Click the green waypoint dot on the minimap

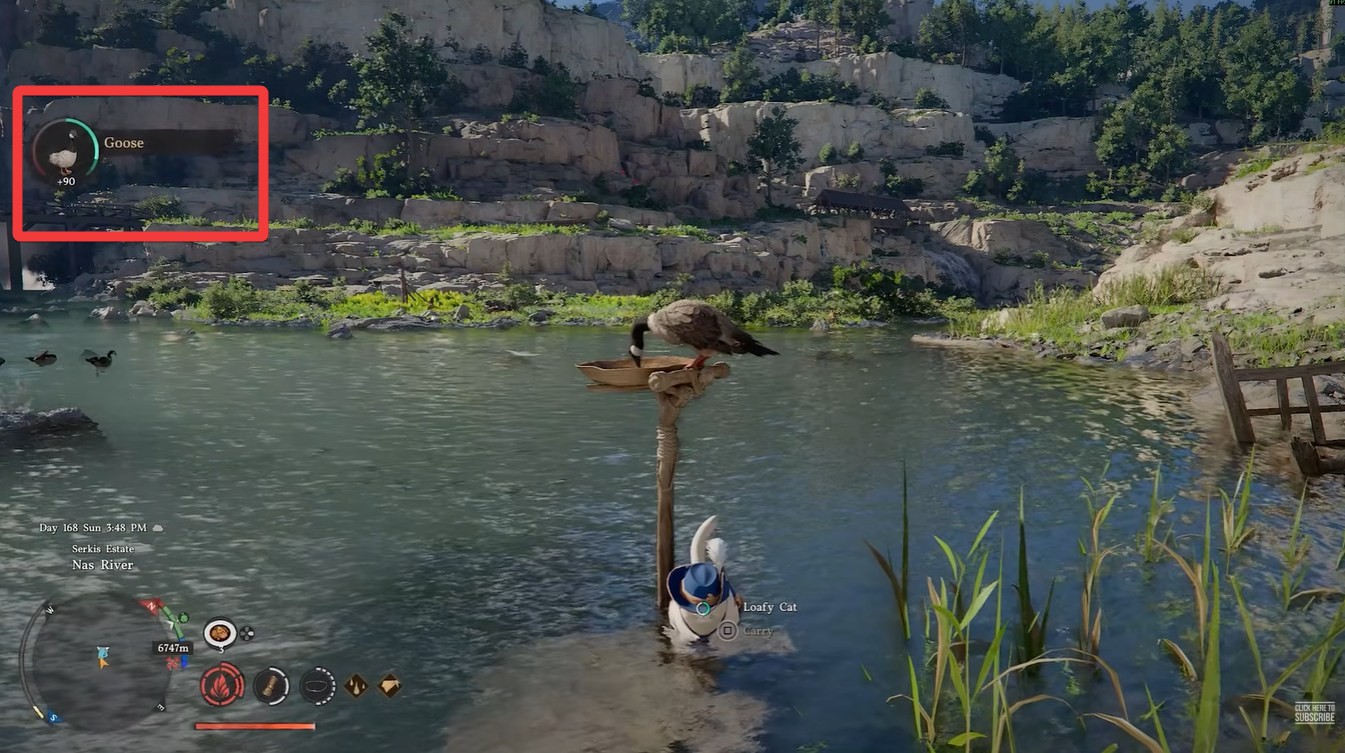[183, 617]
